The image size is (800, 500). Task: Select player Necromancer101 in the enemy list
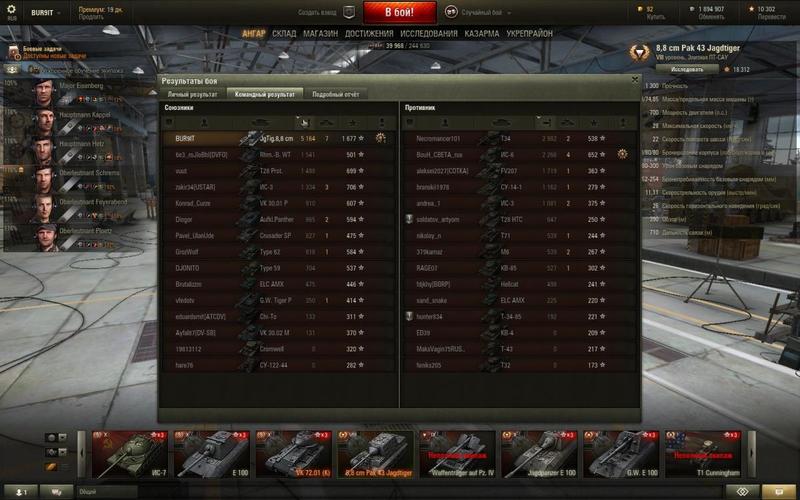coord(440,138)
